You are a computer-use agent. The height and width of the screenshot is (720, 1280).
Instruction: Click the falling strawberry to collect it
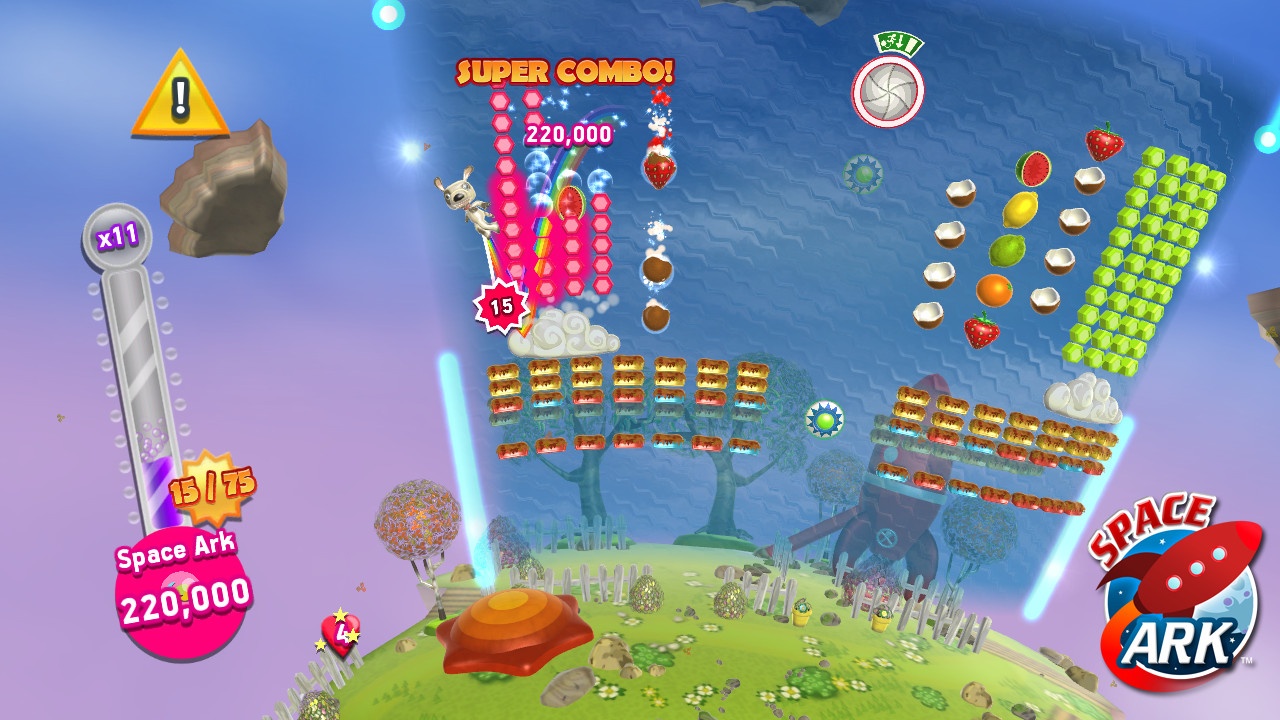(x=658, y=170)
